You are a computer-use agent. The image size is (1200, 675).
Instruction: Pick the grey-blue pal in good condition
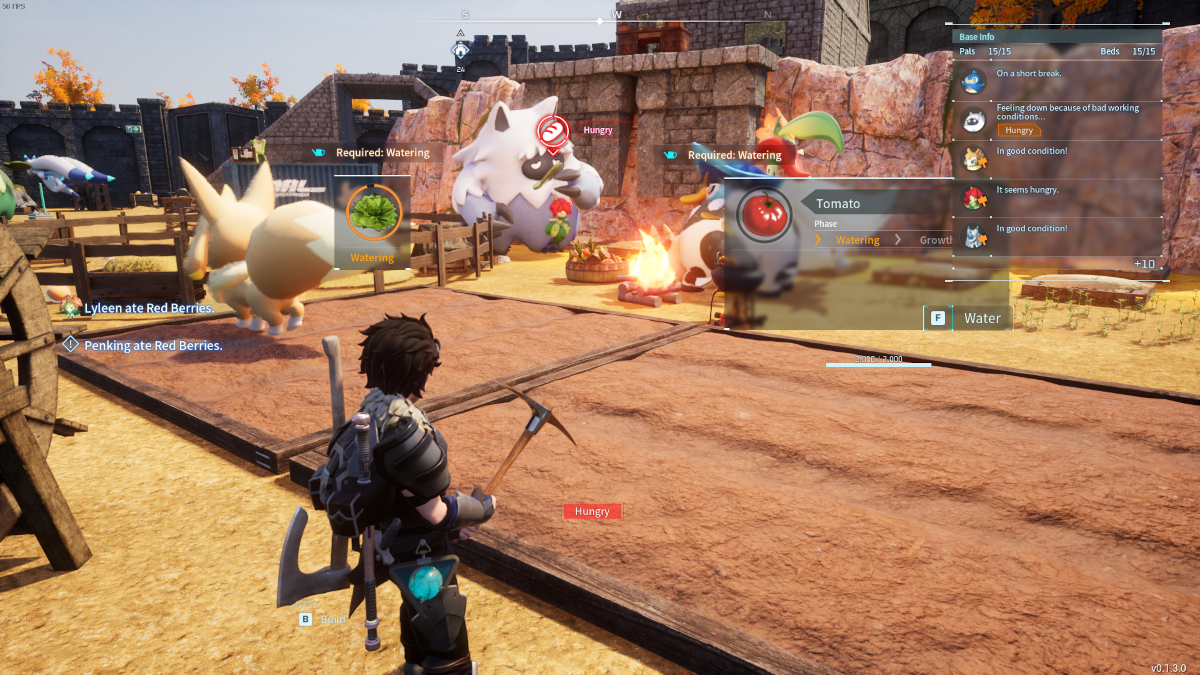pos(973,235)
